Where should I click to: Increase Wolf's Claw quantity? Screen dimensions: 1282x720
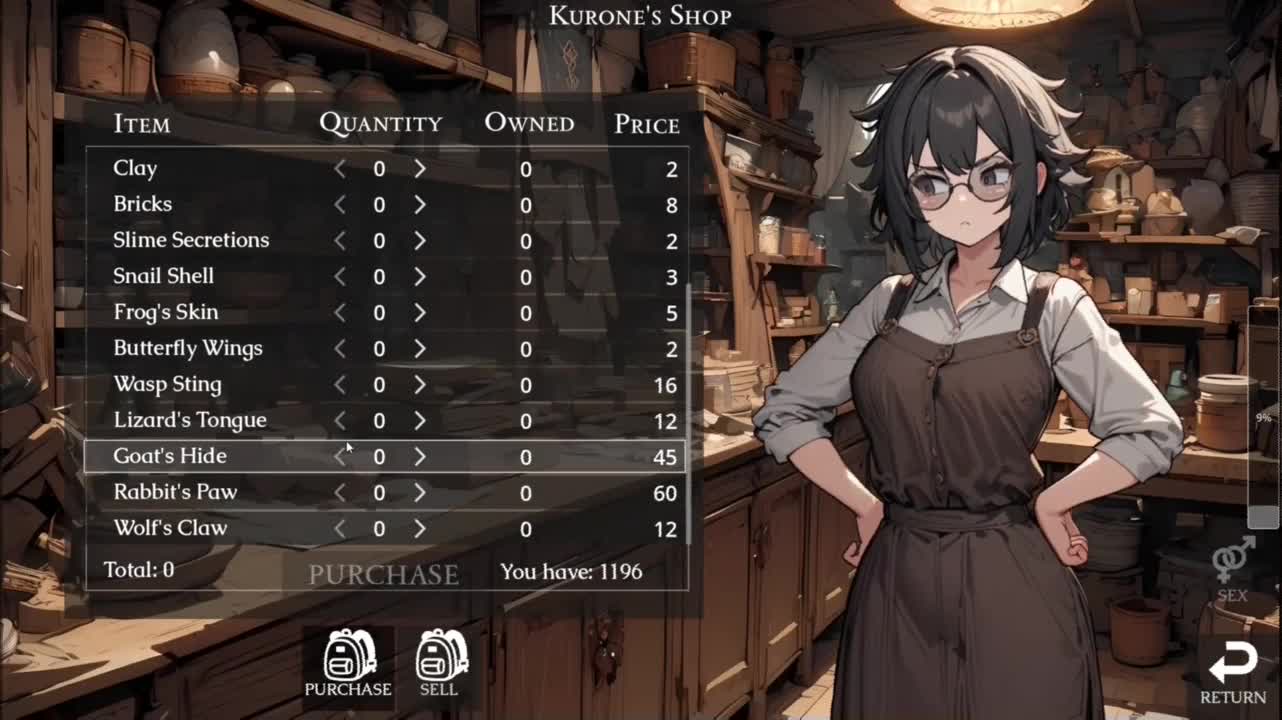pos(420,529)
